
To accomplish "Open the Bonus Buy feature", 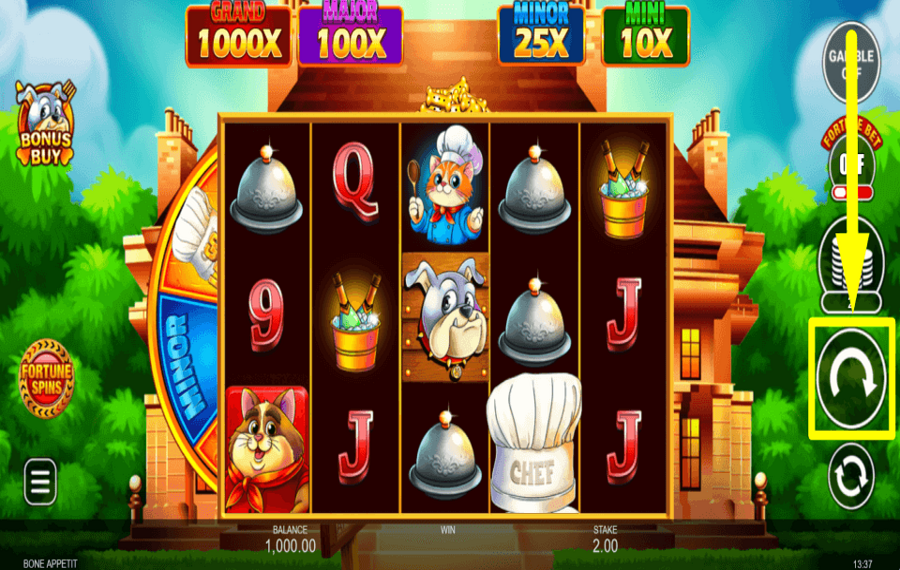I will (46, 124).
